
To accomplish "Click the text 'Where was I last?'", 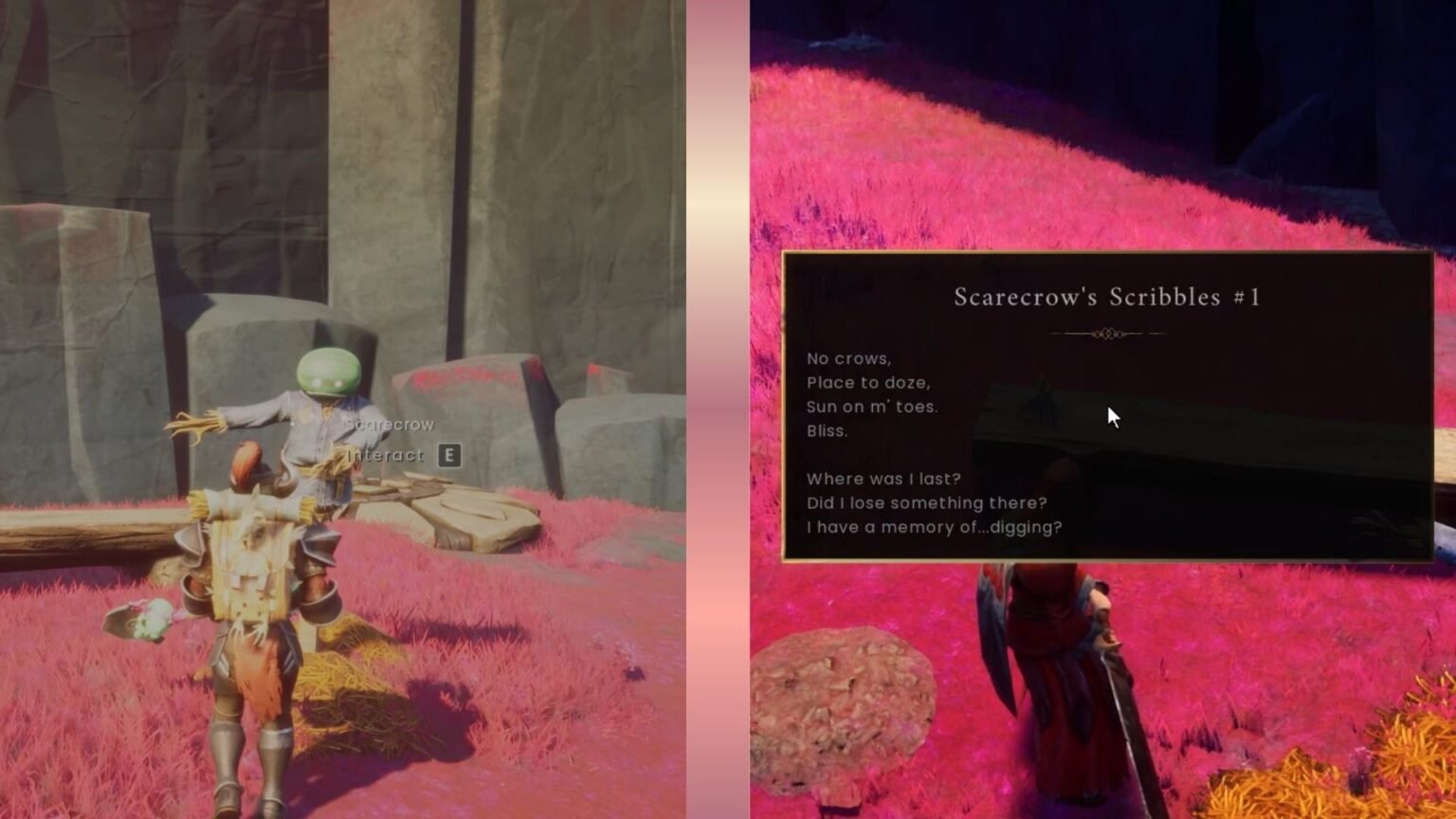I will (883, 479).
